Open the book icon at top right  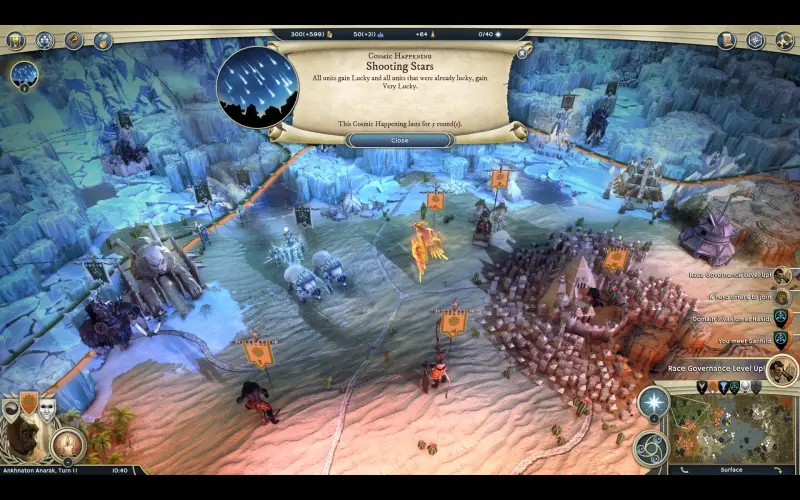coord(727,41)
